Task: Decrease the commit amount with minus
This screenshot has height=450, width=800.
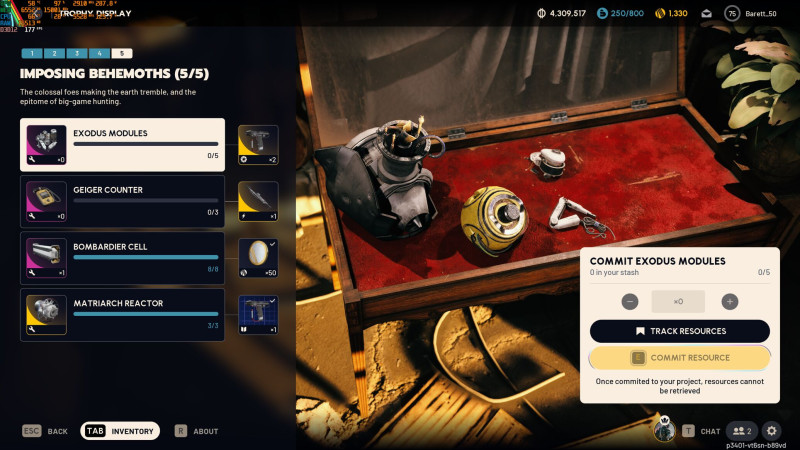Action: coord(630,301)
